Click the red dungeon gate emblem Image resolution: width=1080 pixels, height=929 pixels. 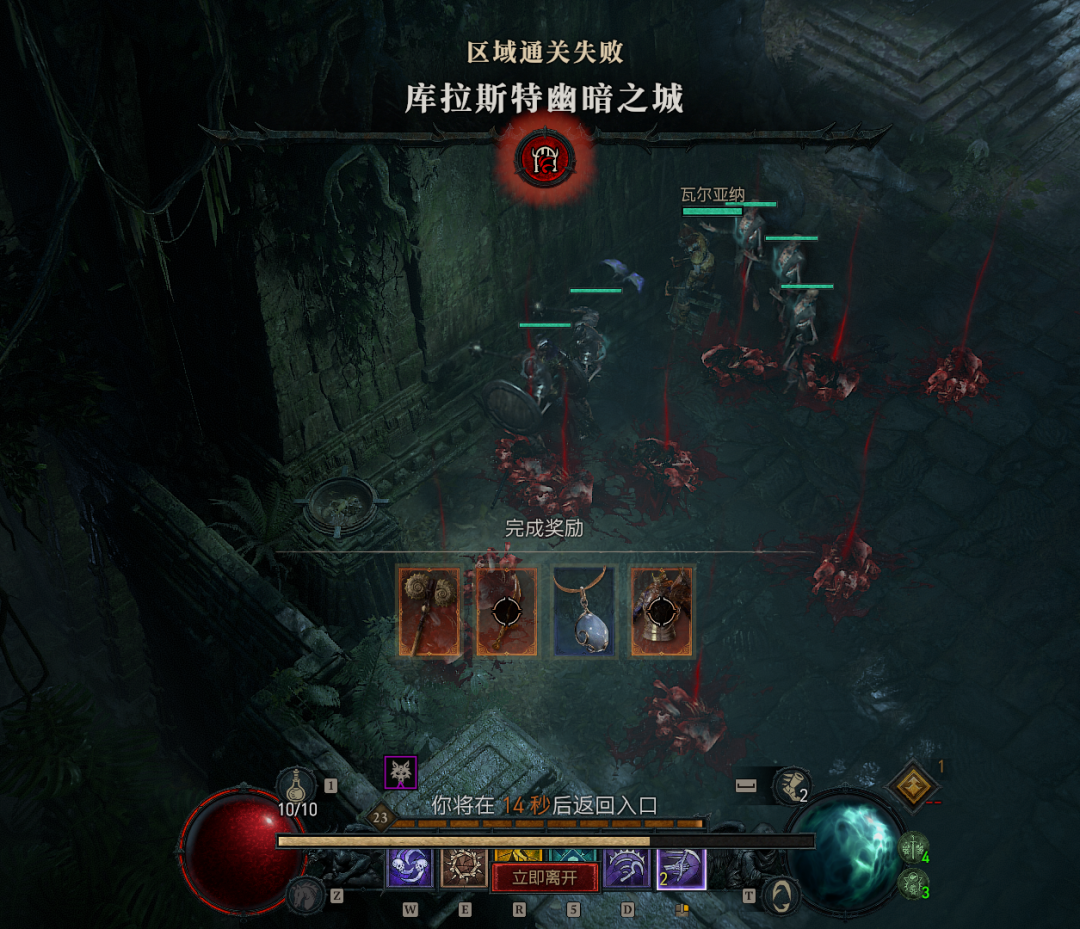tap(543, 158)
